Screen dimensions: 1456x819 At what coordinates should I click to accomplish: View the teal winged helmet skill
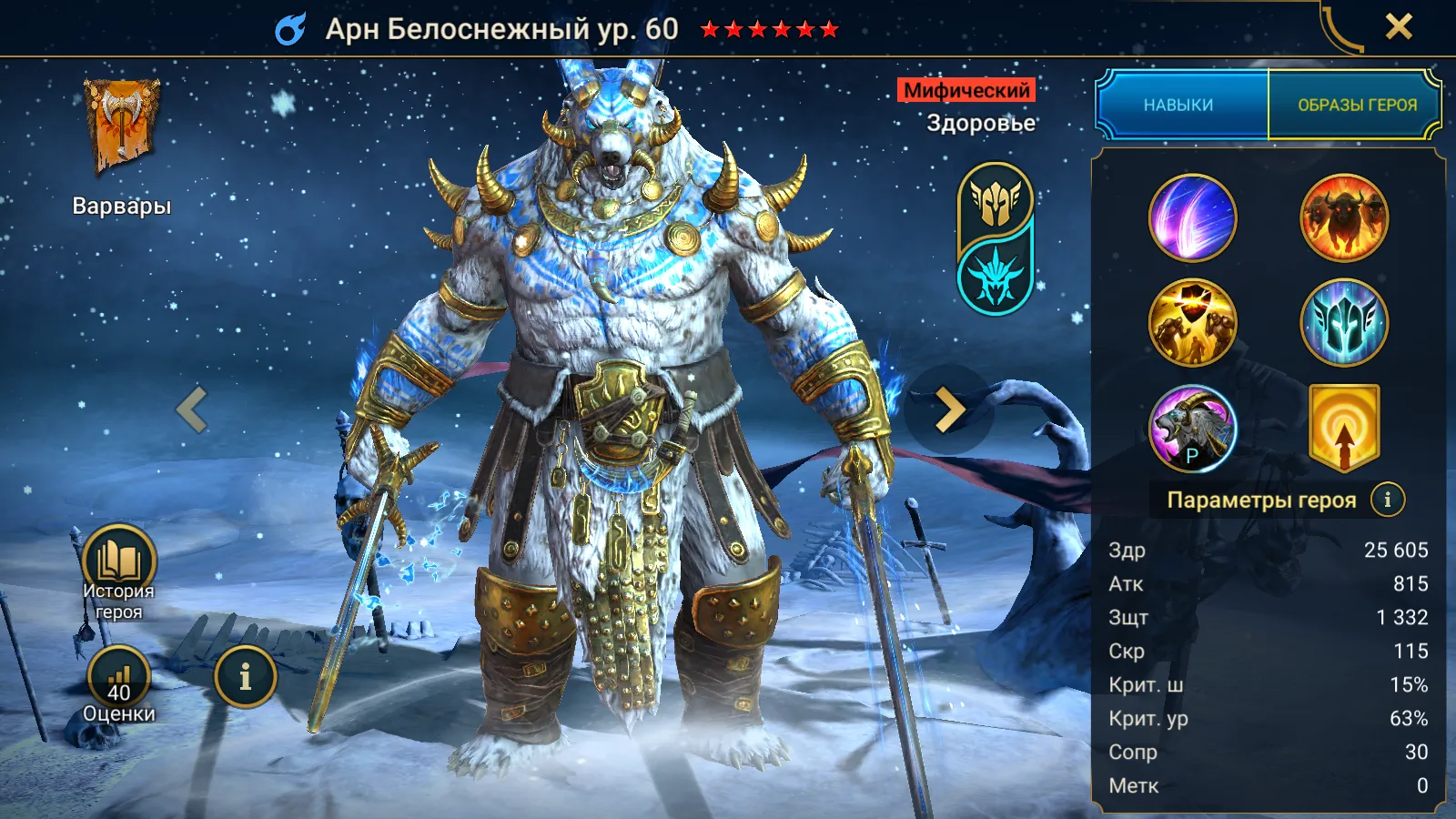coord(1344,322)
